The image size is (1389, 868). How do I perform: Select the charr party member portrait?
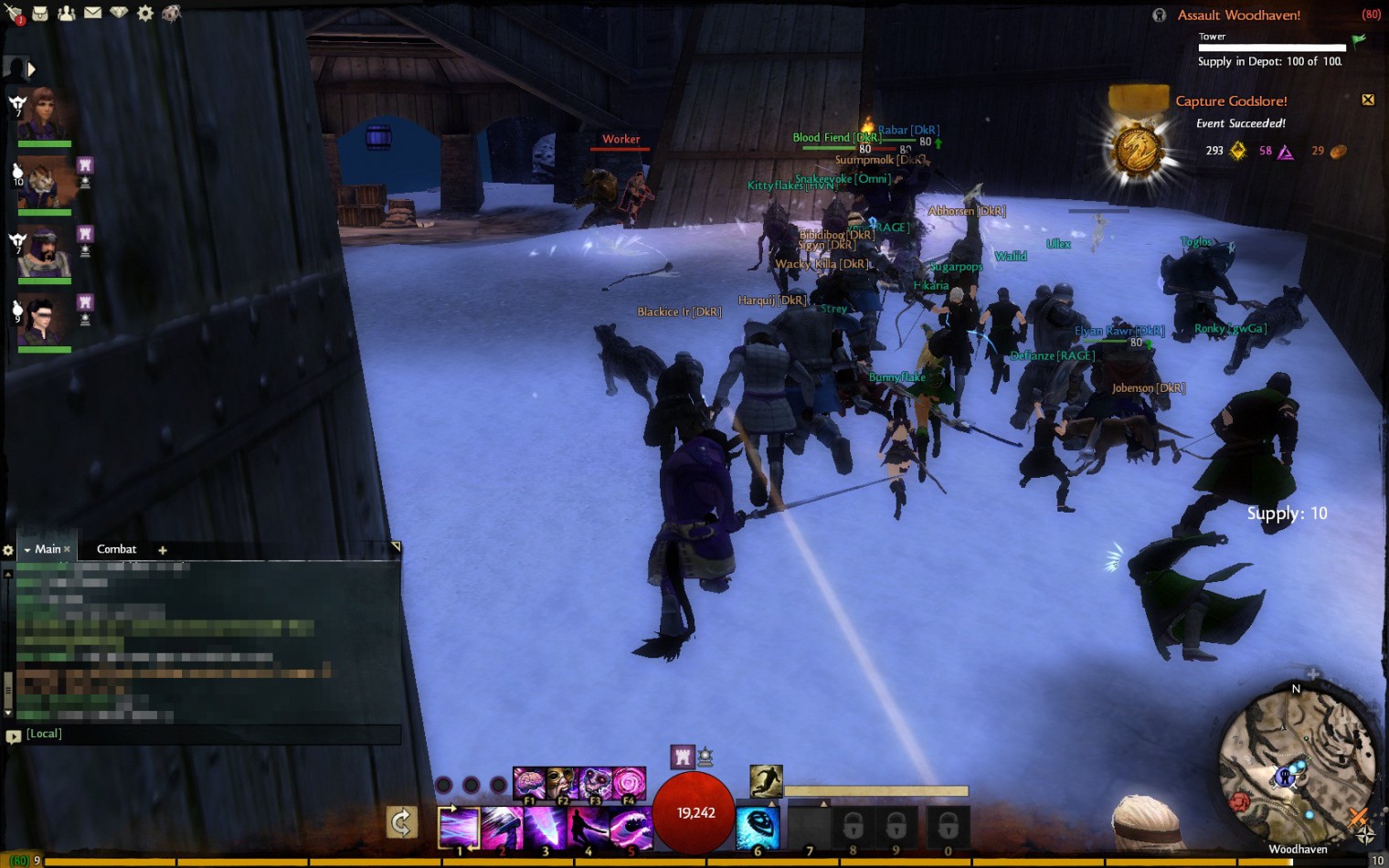pyautogui.click(x=43, y=183)
